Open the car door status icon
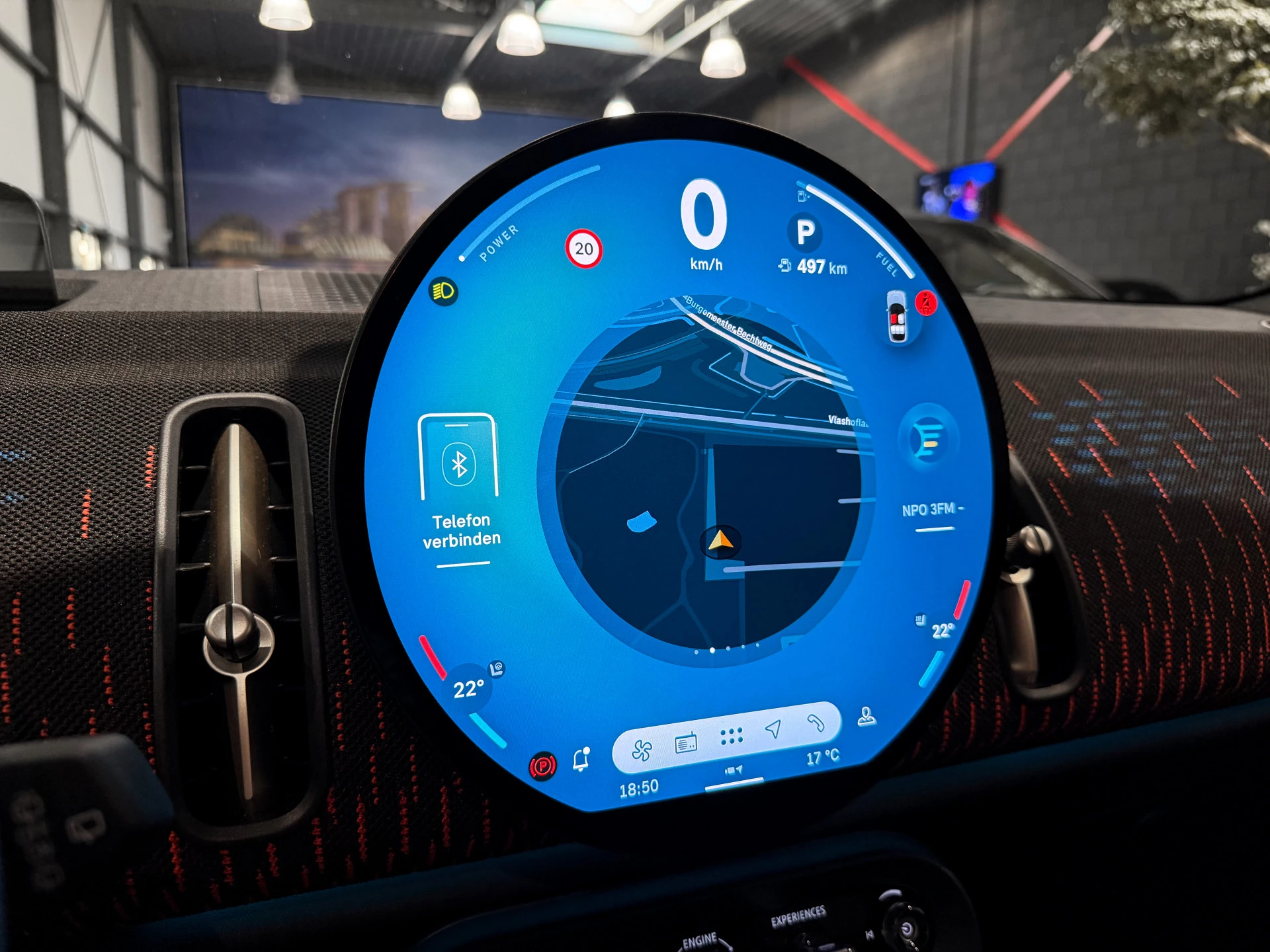The height and width of the screenshot is (952, 1270). pyautogui.click(x=897, y=318)
